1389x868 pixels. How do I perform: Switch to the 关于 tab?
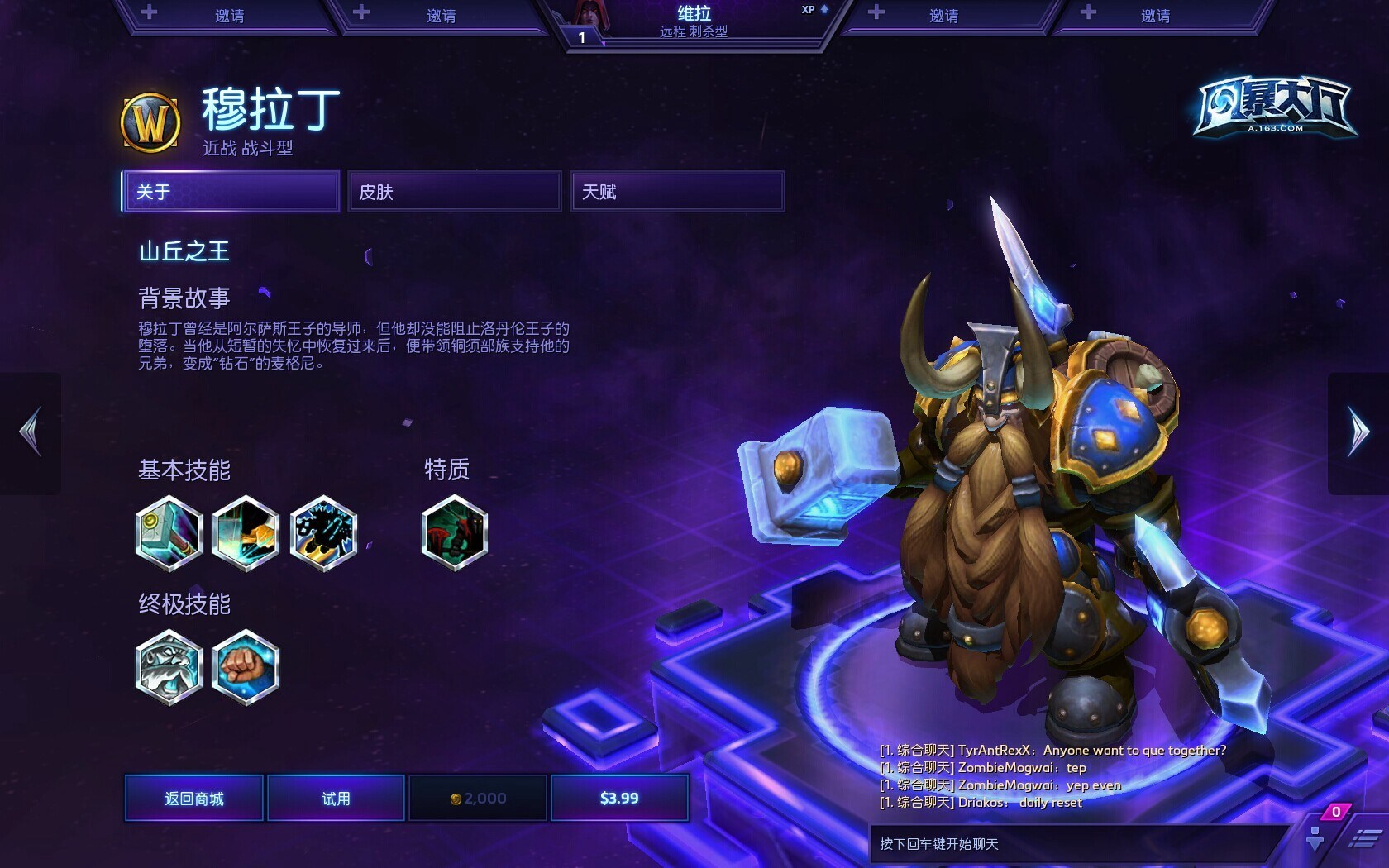pos(231,192)
